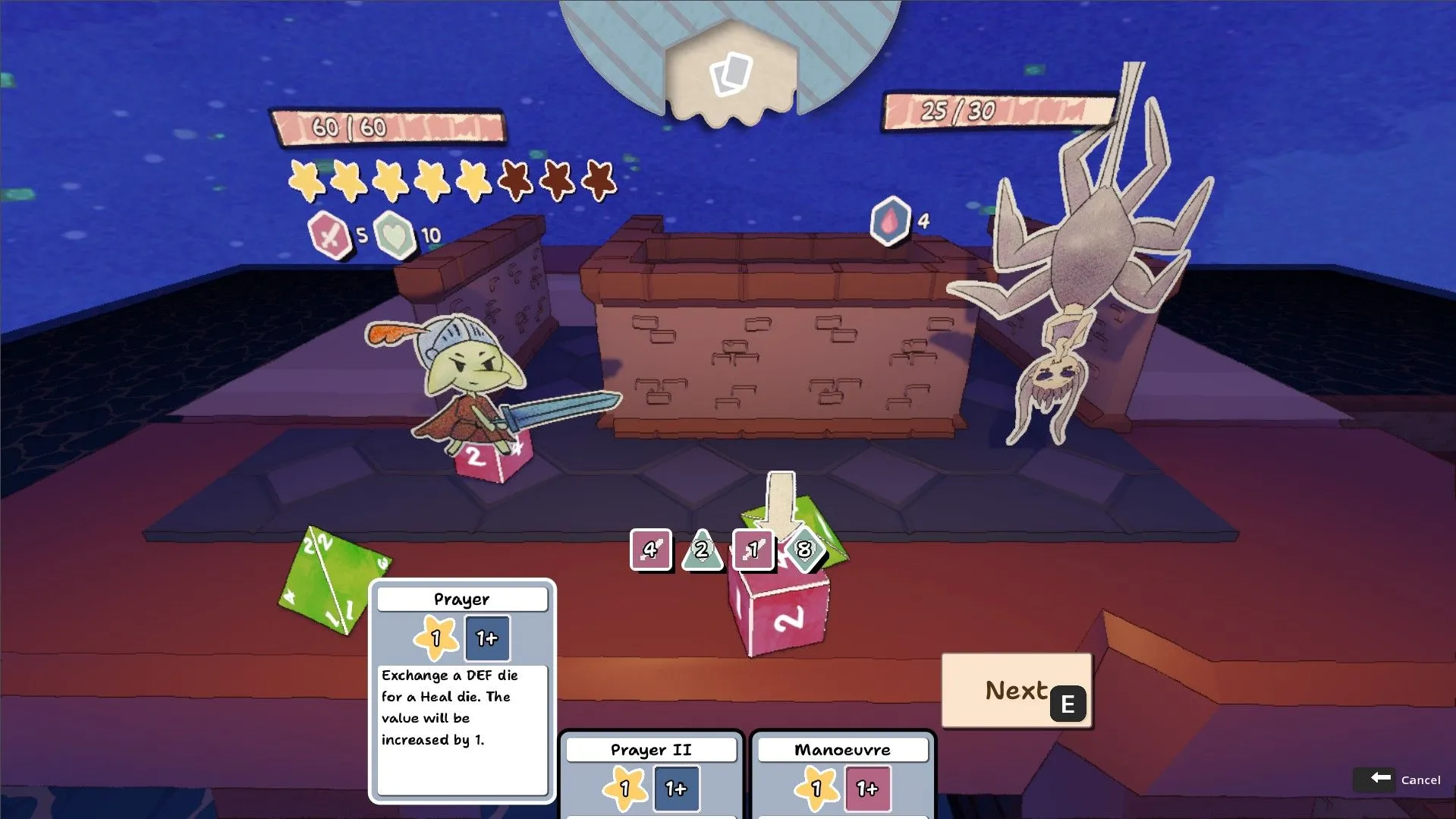Select the attack die showing 4
Viewport: 1456px width, 819px height.
coord(650,549)
